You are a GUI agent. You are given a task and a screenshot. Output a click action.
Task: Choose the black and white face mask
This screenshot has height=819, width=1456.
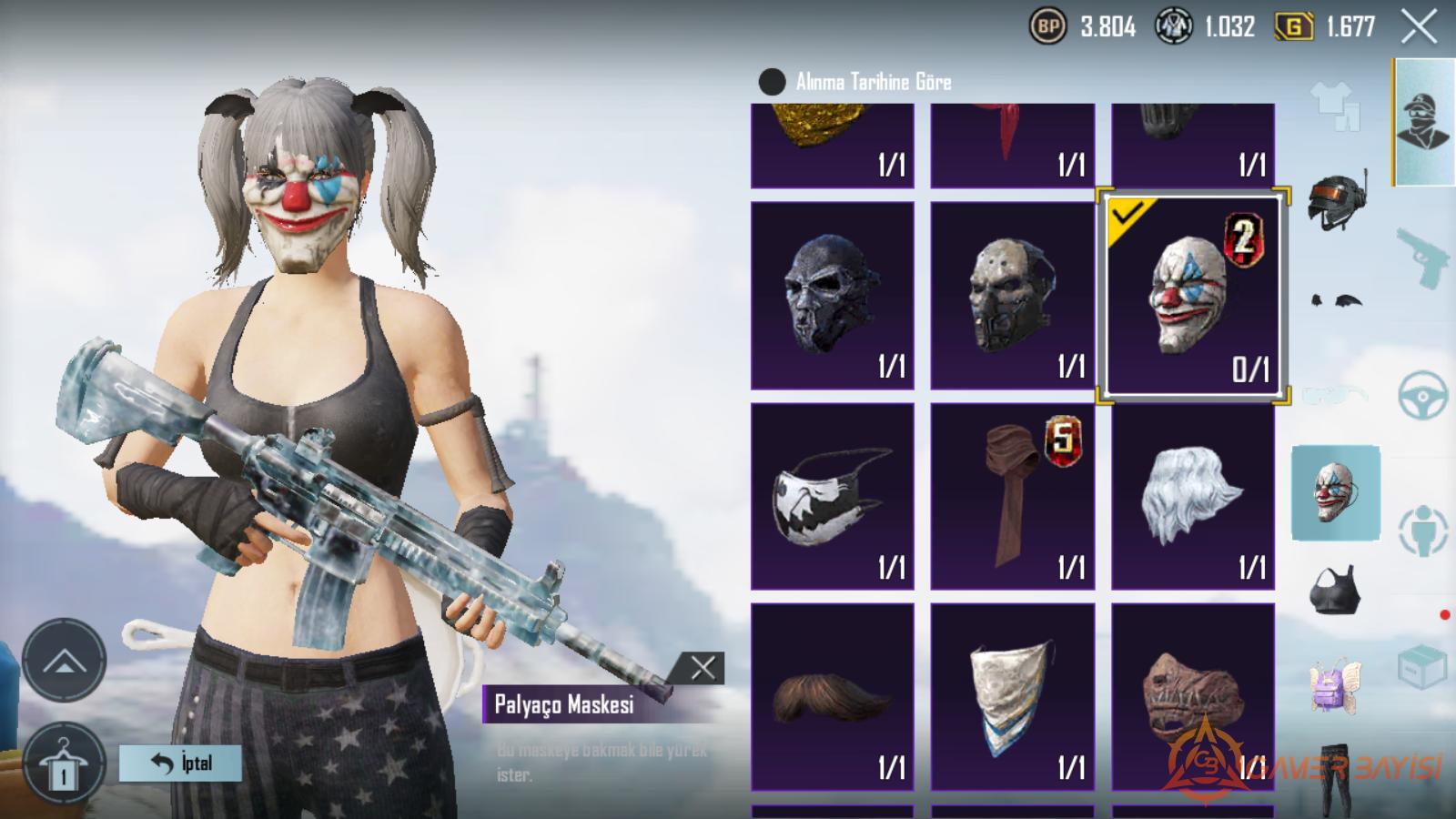pyautogui.click(x=832, y=497)
